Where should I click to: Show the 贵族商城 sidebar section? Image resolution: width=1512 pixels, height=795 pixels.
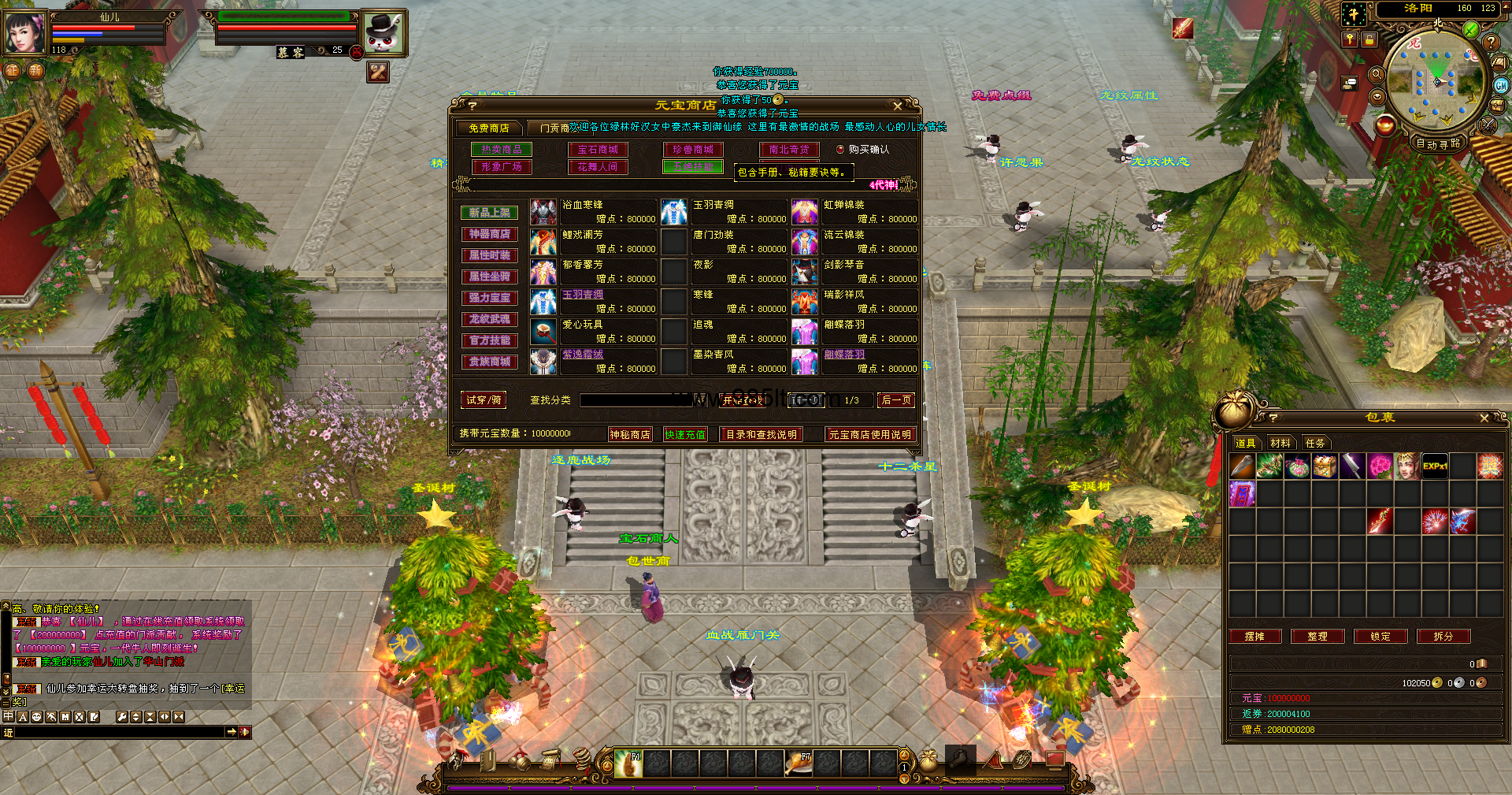point(489,362)
